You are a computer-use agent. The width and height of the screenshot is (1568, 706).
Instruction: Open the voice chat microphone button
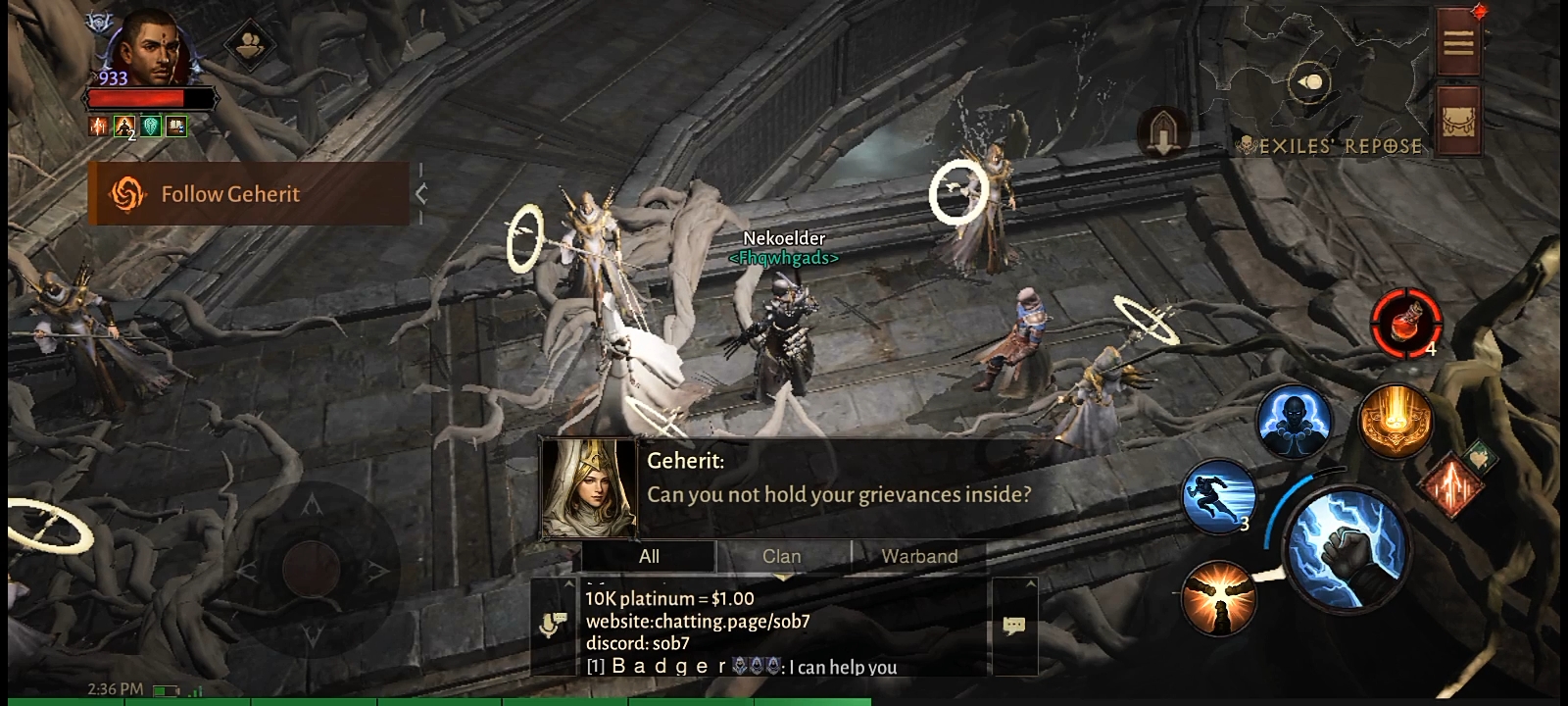coord(554,625)
